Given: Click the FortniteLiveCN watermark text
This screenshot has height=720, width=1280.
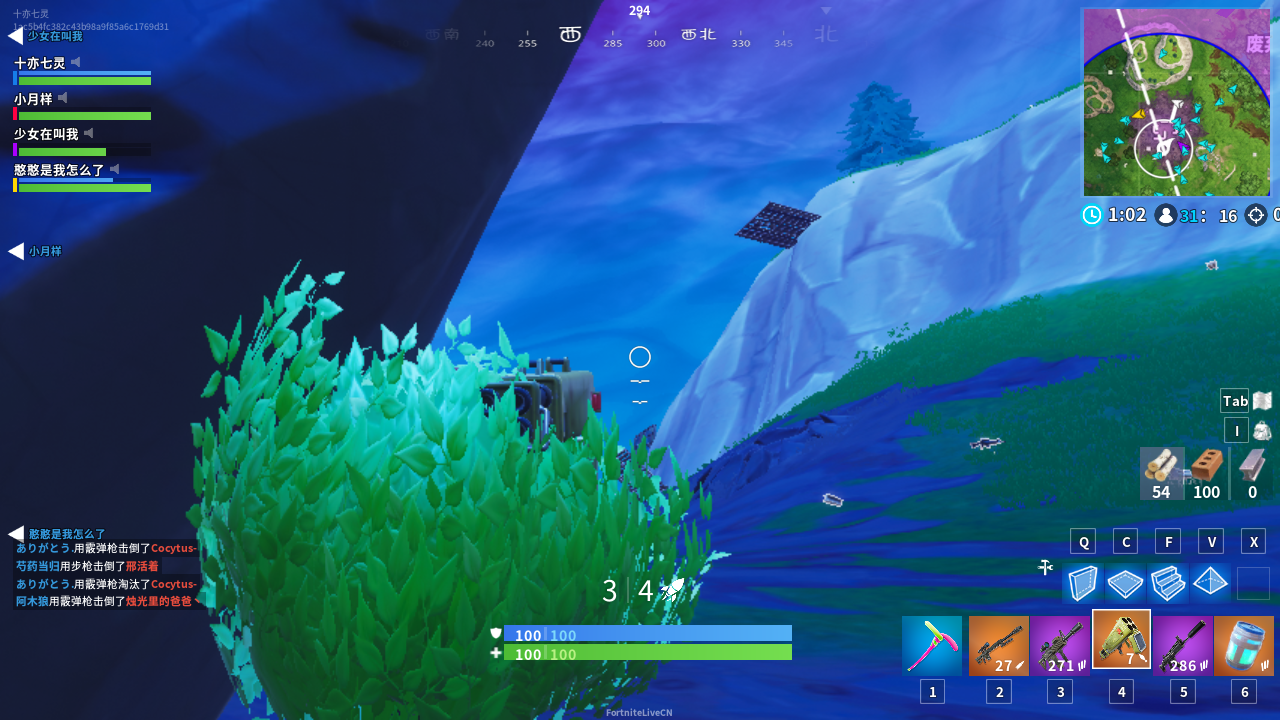Looking at the screenshot, I should pos(638,712).
